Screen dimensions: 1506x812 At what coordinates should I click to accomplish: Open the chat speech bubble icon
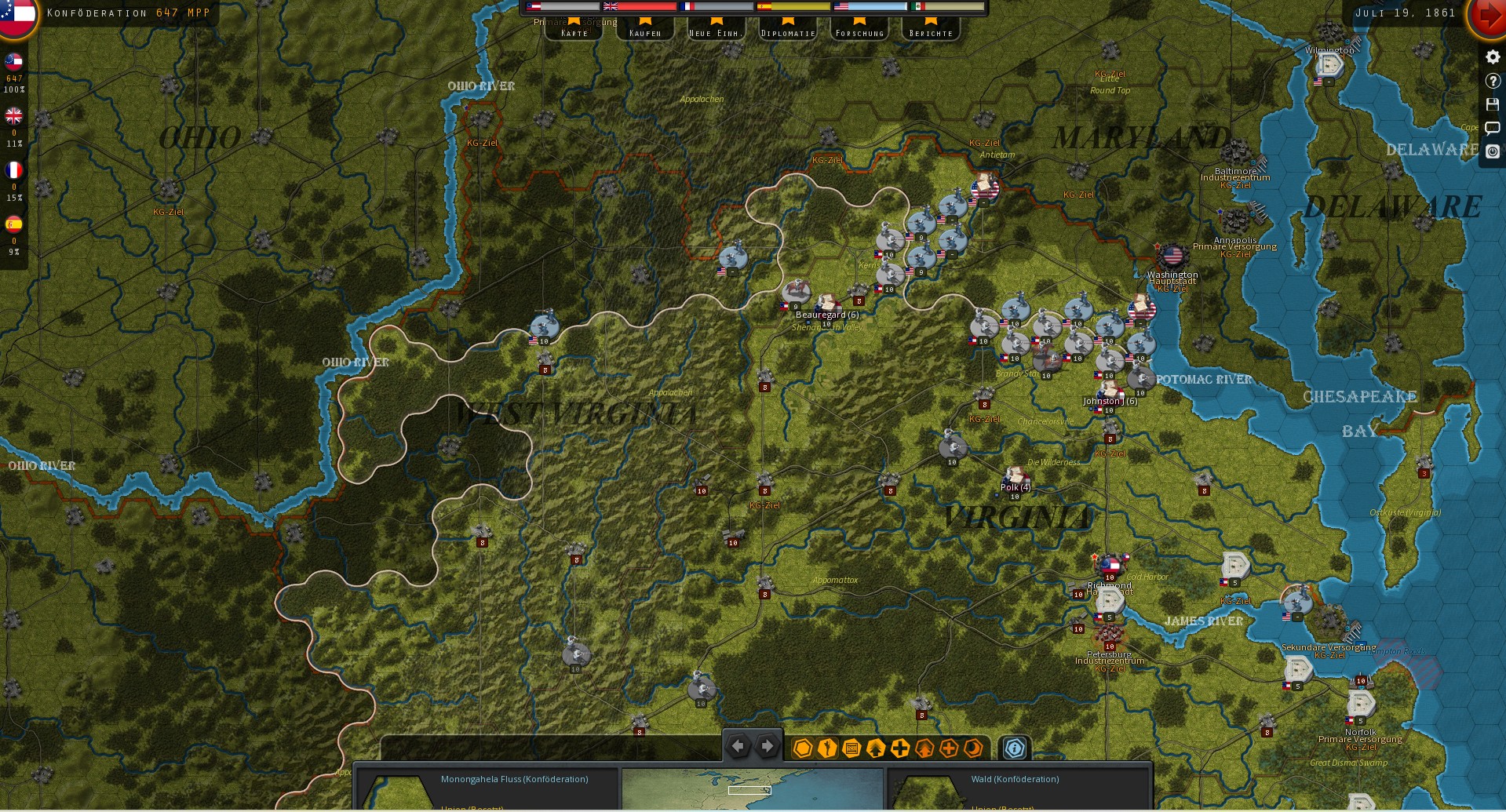click(1492, 128)
